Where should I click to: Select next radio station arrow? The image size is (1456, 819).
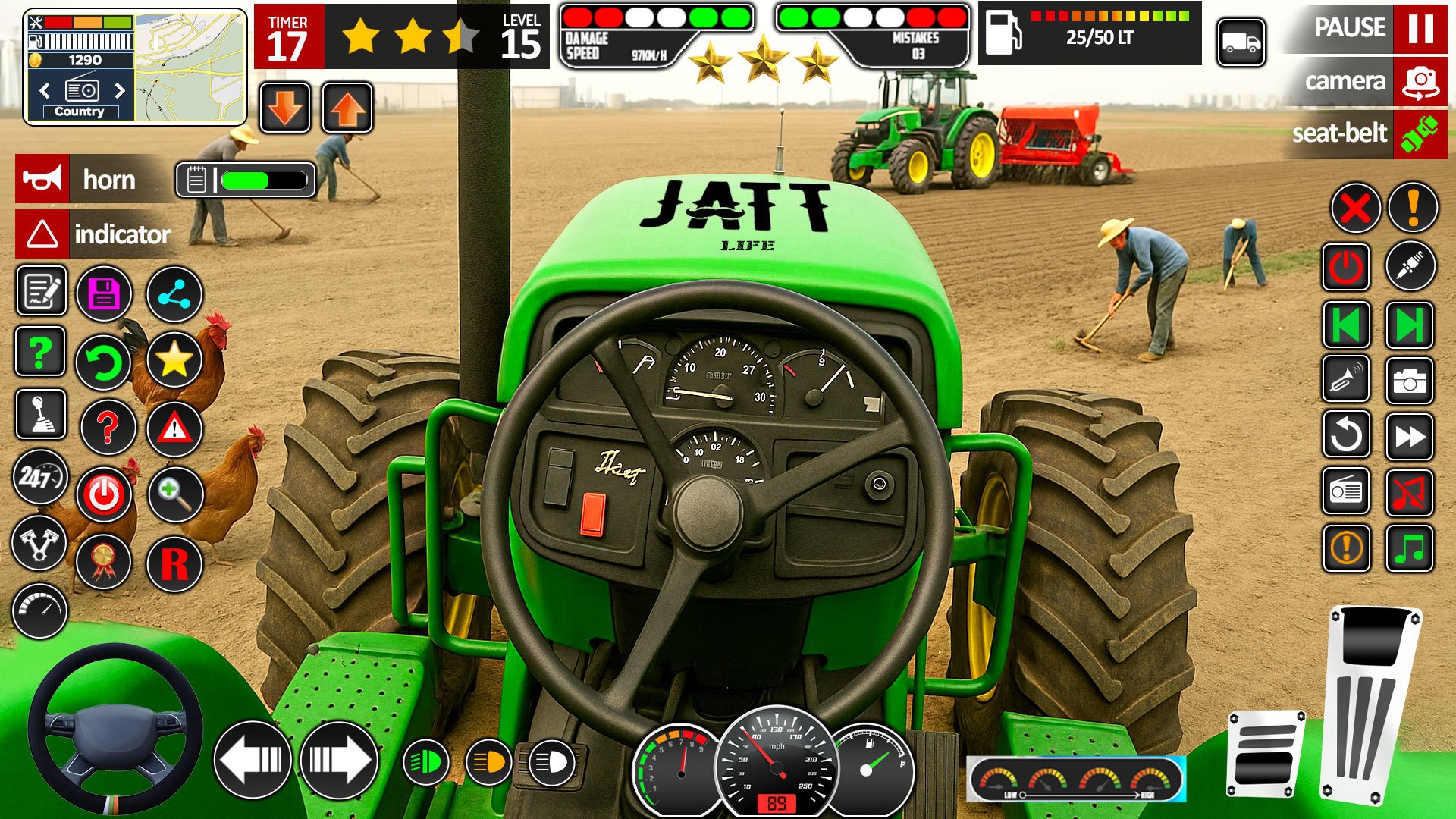pos(120,91)
